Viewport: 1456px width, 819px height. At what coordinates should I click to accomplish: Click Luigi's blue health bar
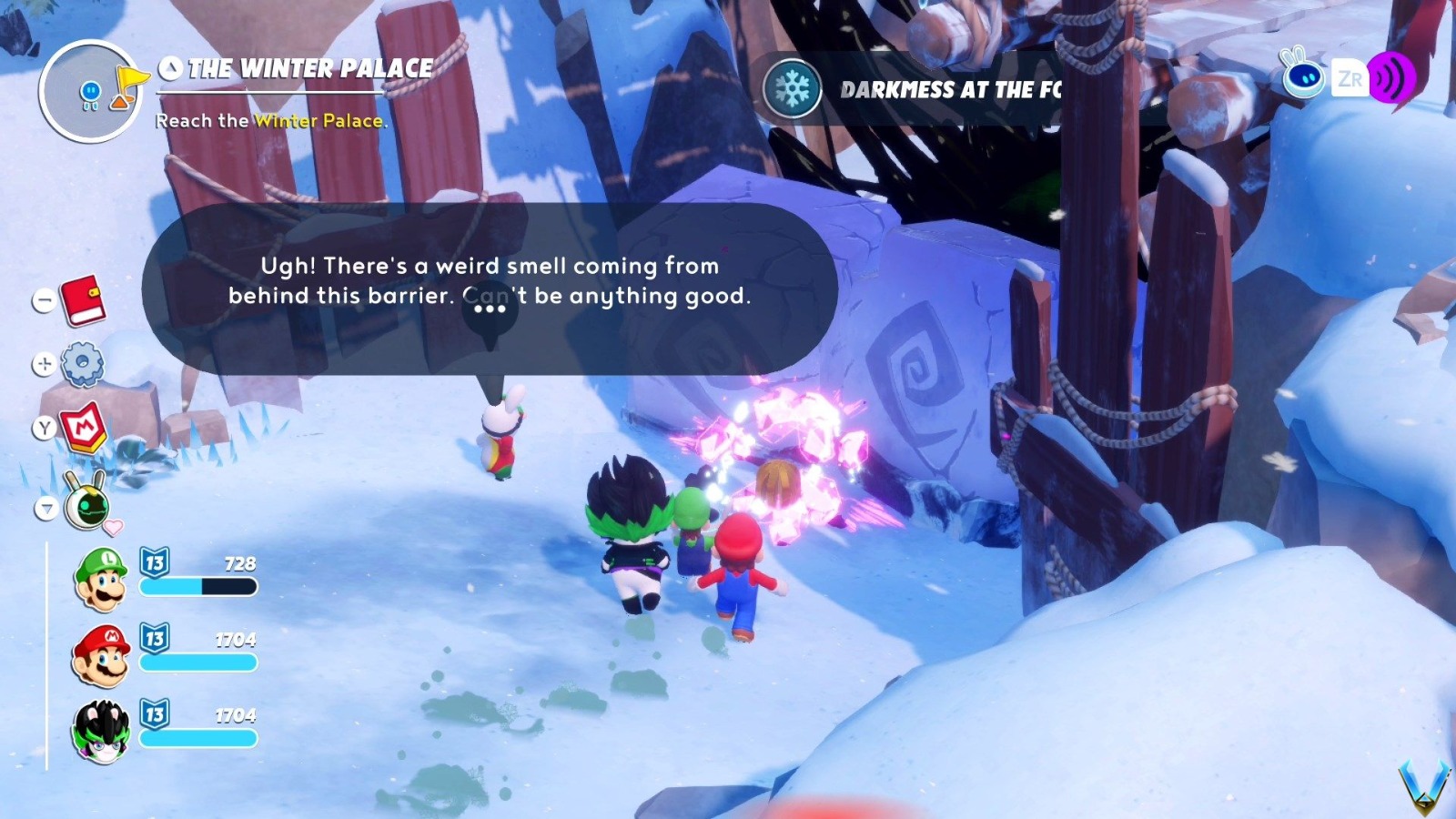(196, 587)
